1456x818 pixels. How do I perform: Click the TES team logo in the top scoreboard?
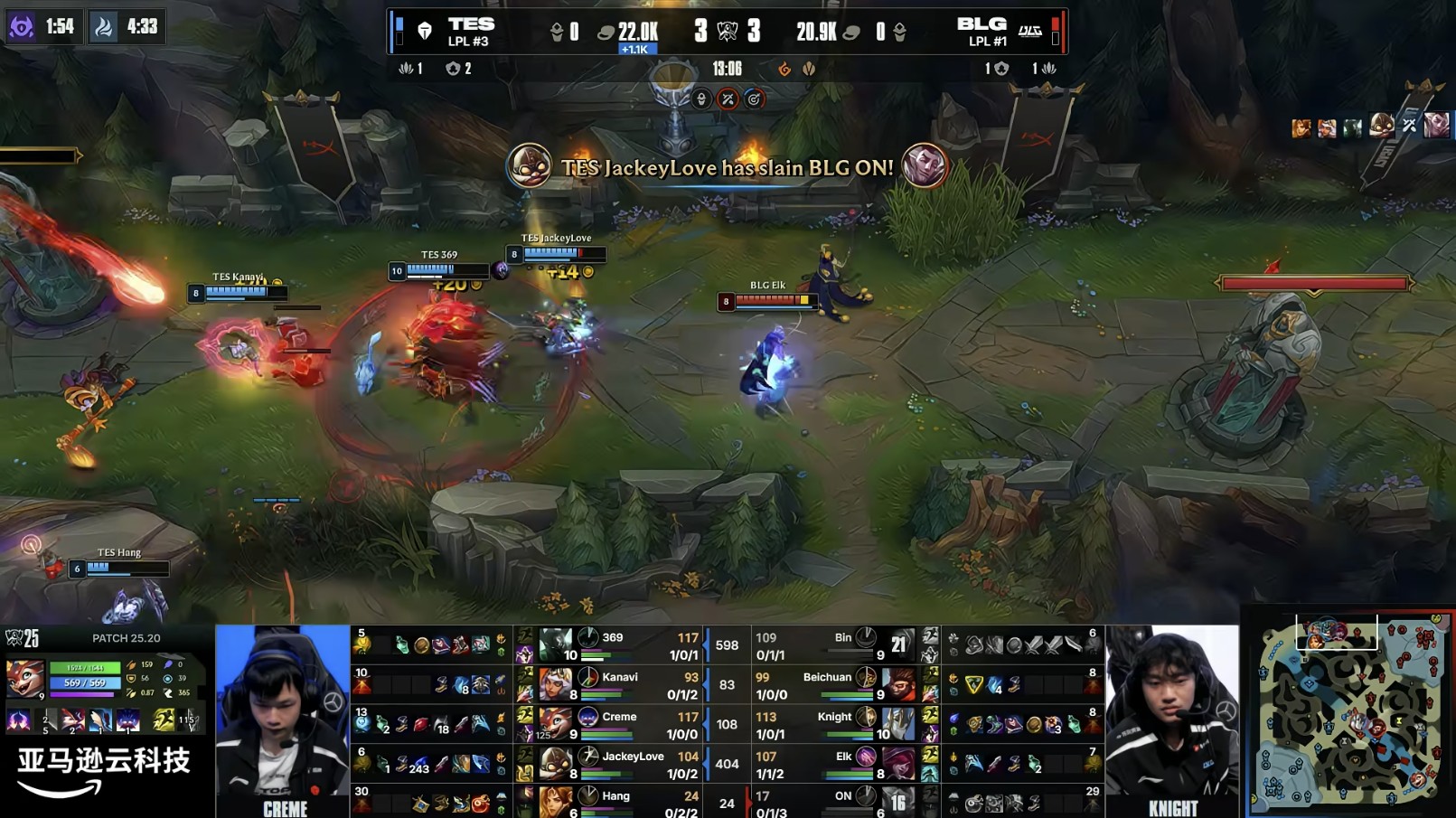click(424, 32)
